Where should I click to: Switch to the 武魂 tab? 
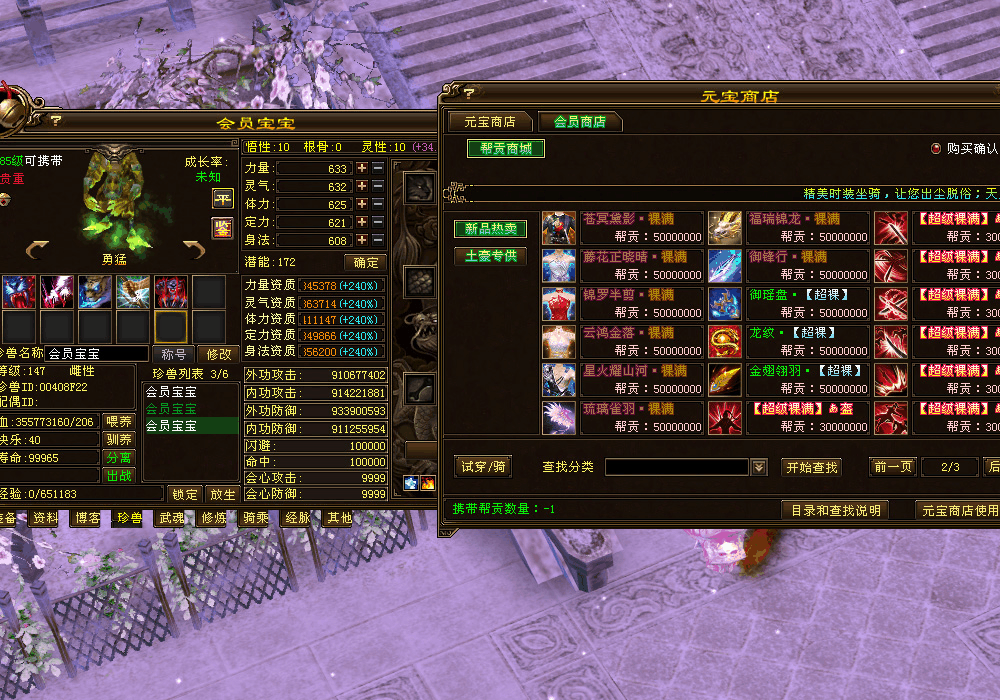point(171,518)
